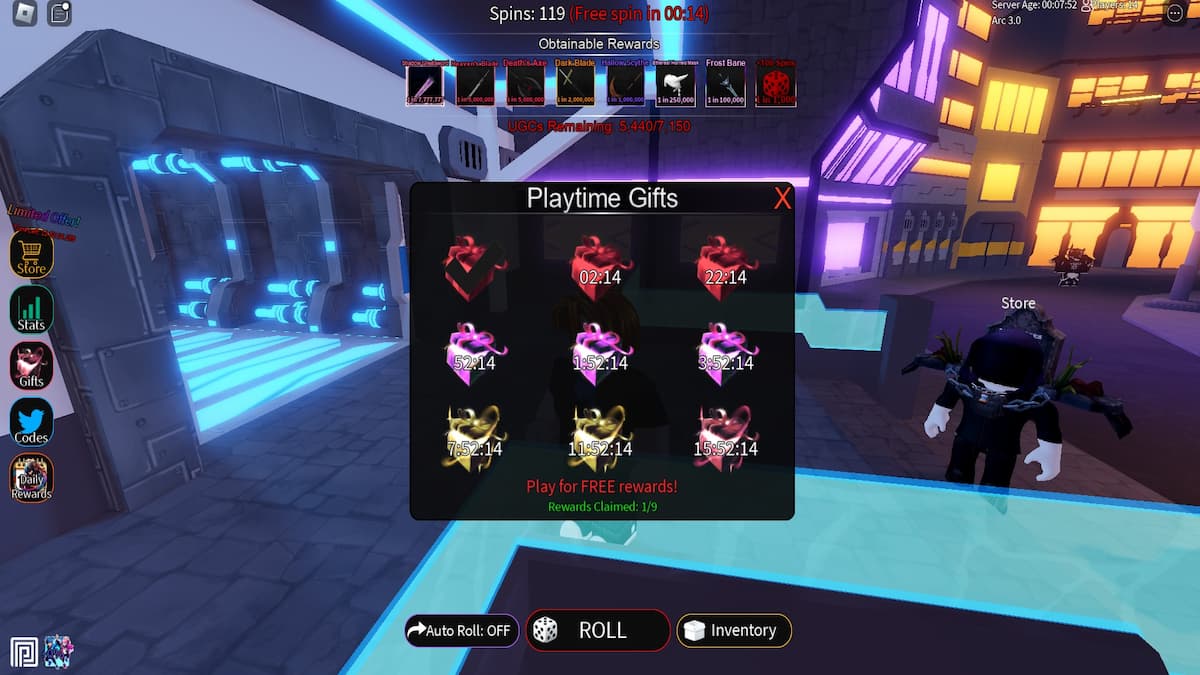Image resolution: width=1200 pixels, height=675 pixels.
Task: Toggle Auto Roll on
Action: 461,631
